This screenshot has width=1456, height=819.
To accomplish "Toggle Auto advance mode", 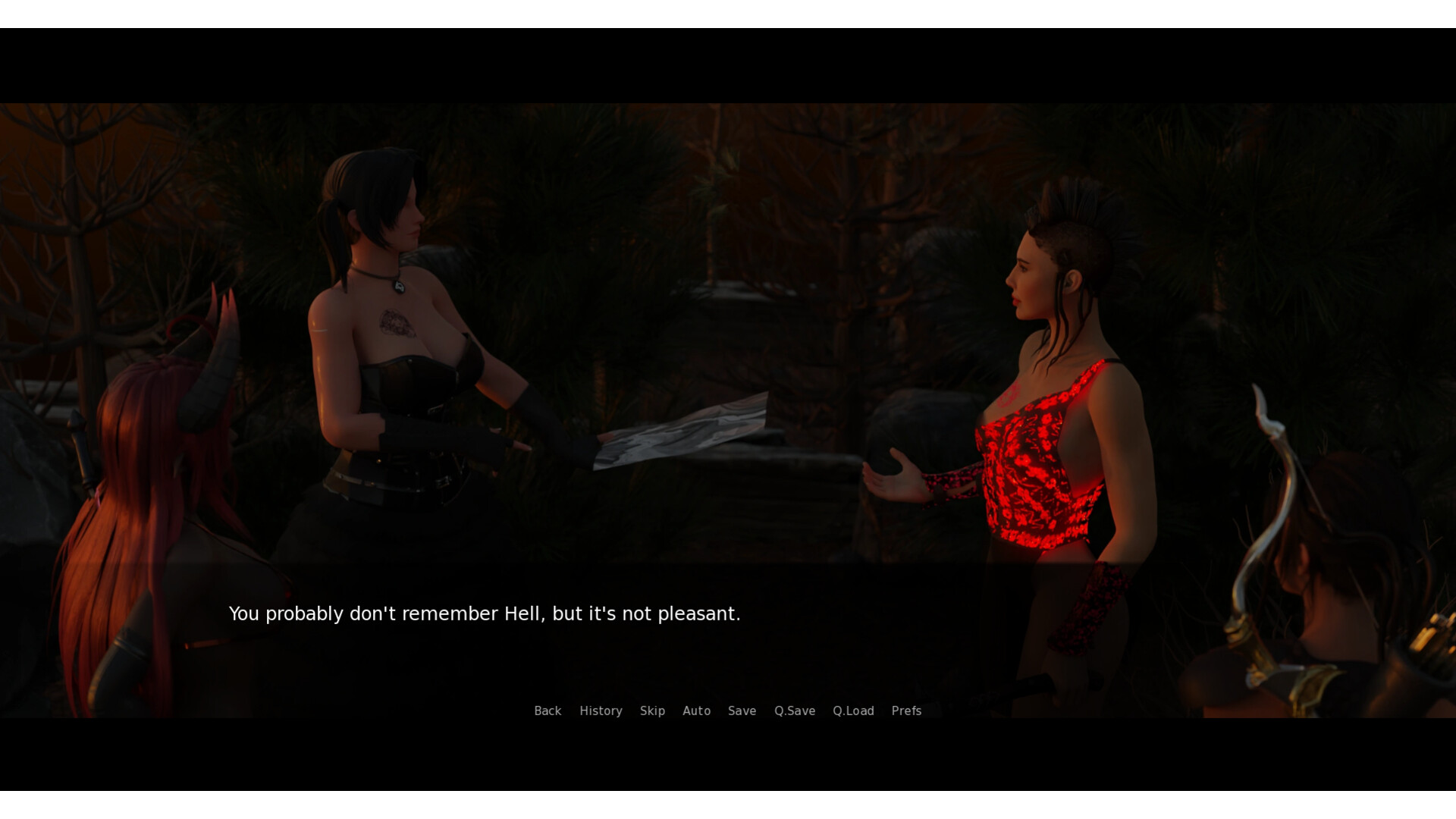I will click(697, 711).
